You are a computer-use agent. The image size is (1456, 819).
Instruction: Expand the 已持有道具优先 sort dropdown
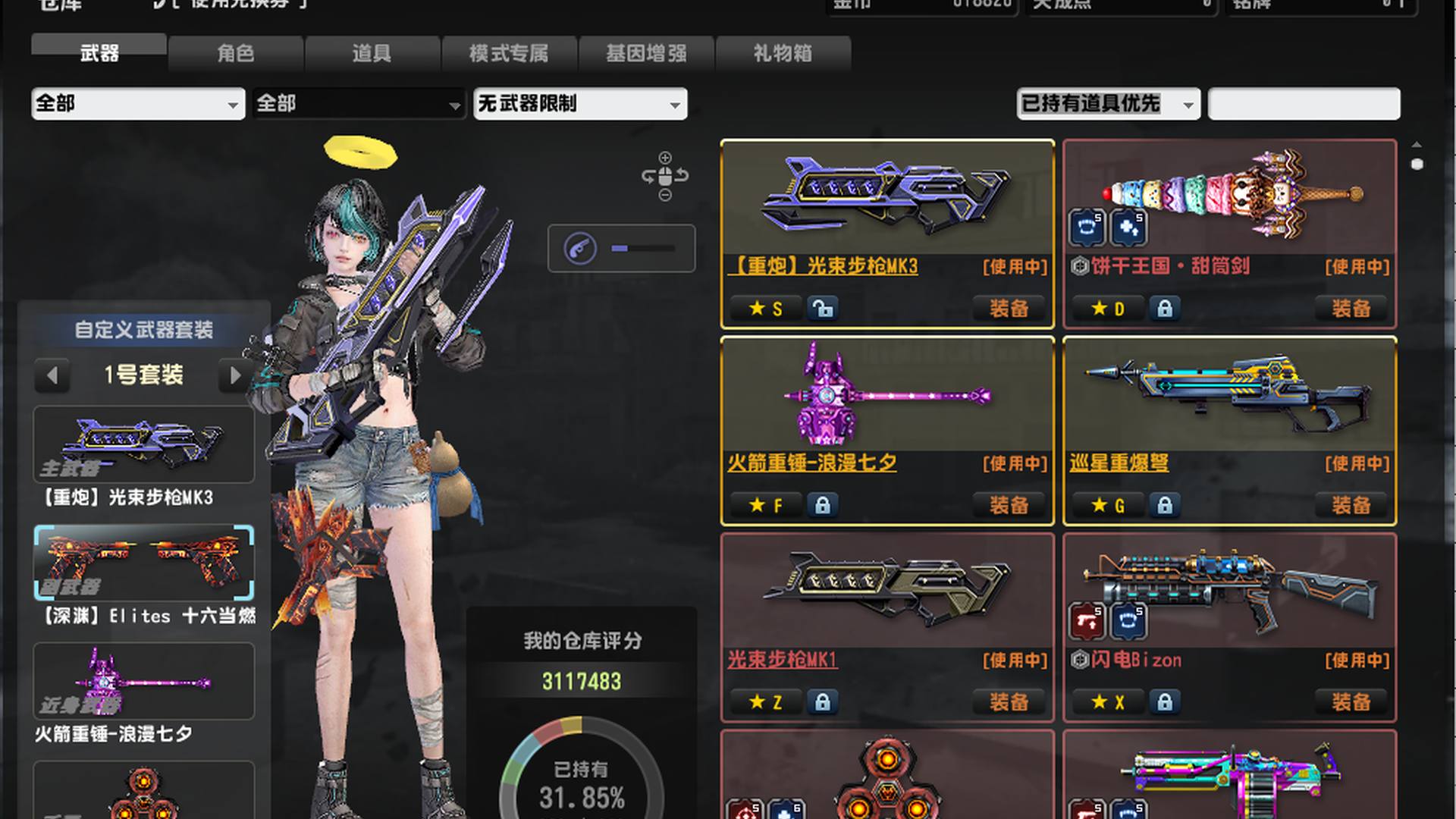tap(1107, 104)
